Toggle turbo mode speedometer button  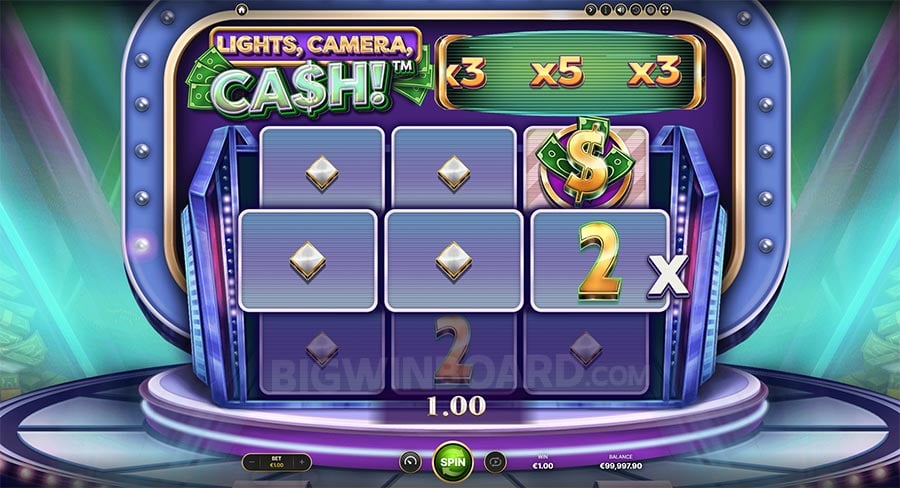pyautogui.click(x=408, y=462)
